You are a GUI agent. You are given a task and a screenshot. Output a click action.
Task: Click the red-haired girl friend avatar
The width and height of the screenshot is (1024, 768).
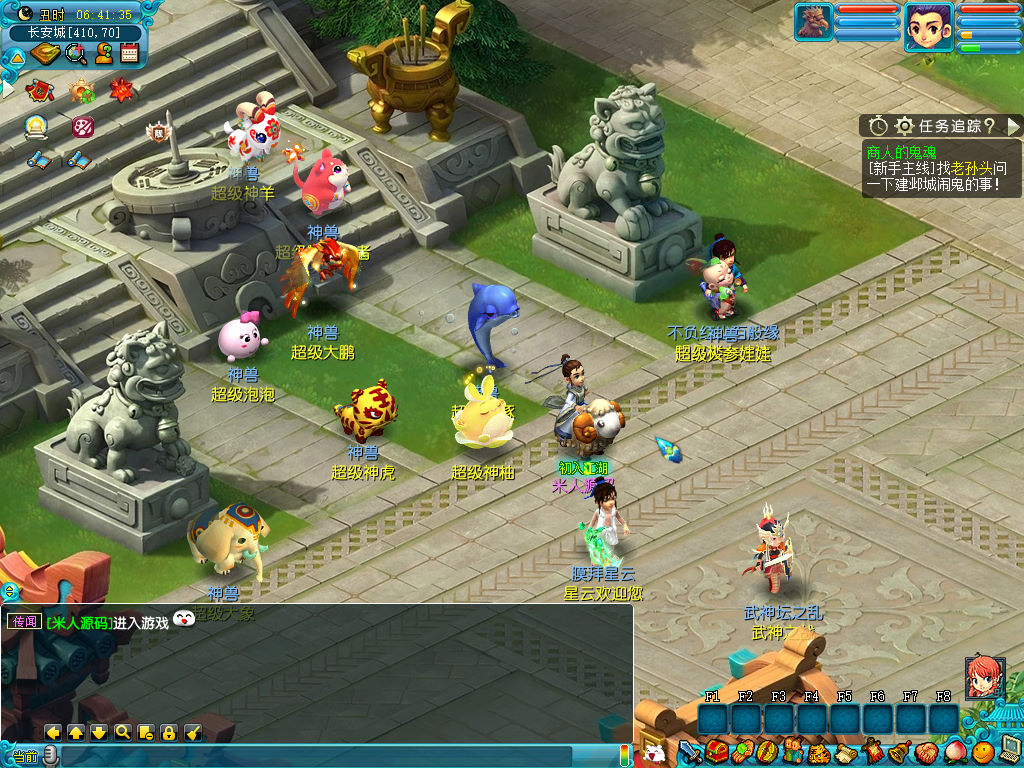pyautogui.click(x=984, y=677)
